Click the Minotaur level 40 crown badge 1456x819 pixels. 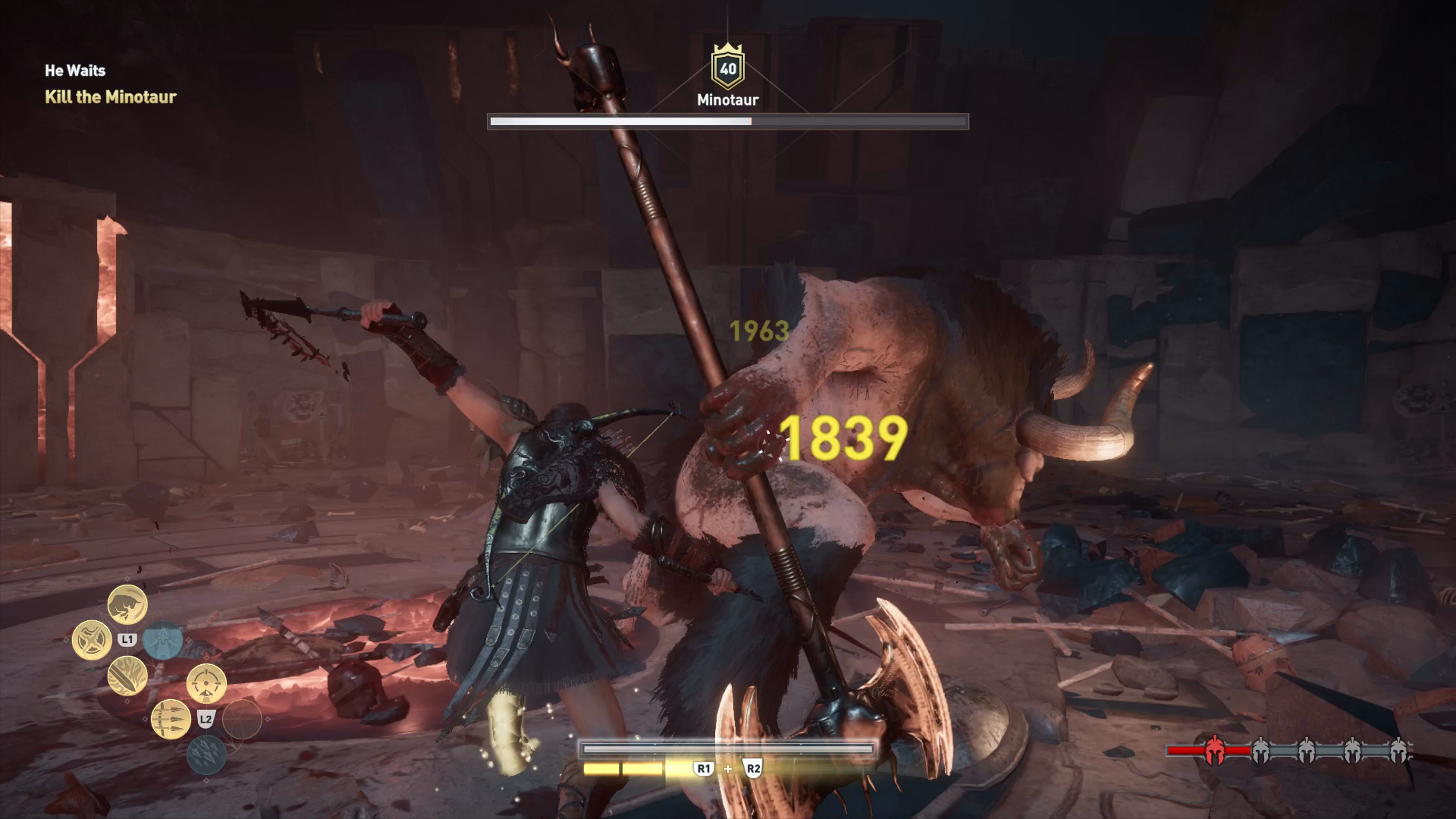point(728,67)
